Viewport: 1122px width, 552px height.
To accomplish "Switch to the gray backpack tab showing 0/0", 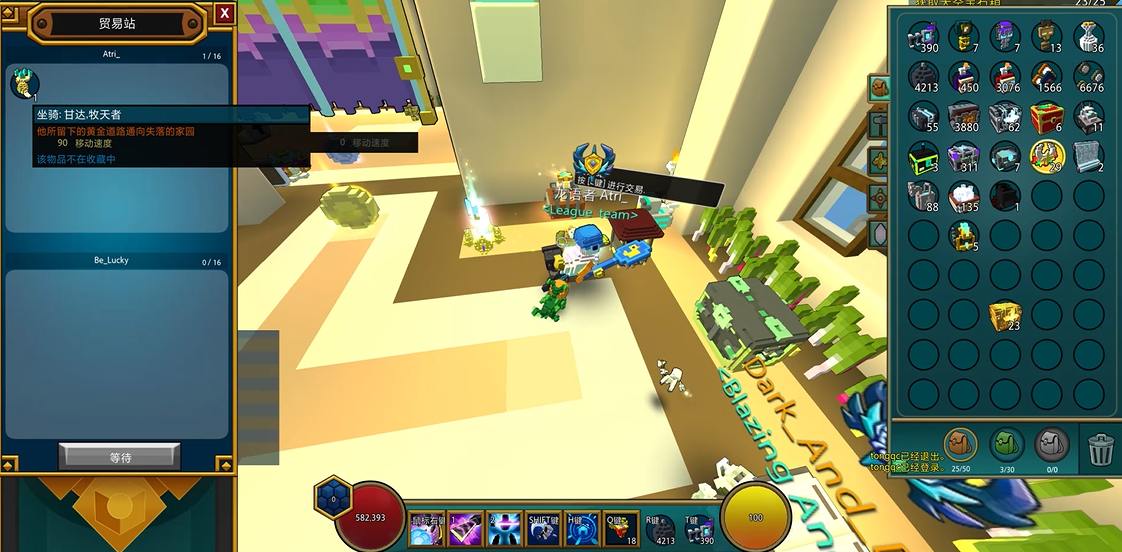I will pyautogui.click(x=1052, y=445).
